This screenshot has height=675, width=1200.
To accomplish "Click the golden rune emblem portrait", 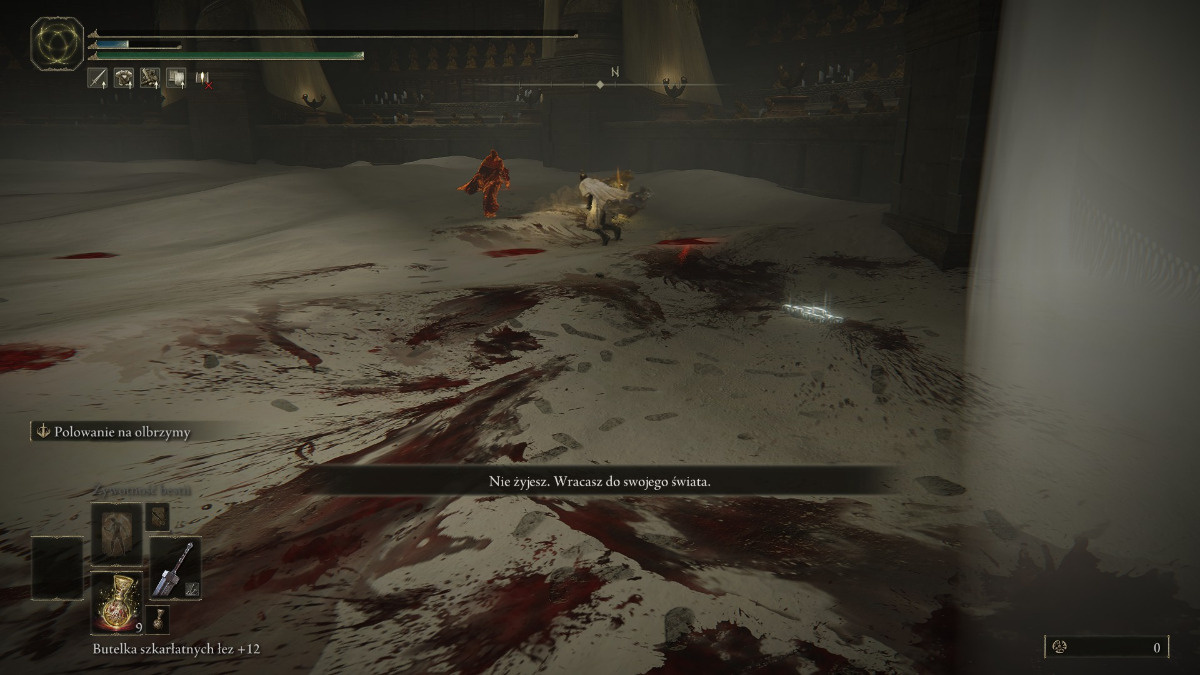I will tap(56, 44).
